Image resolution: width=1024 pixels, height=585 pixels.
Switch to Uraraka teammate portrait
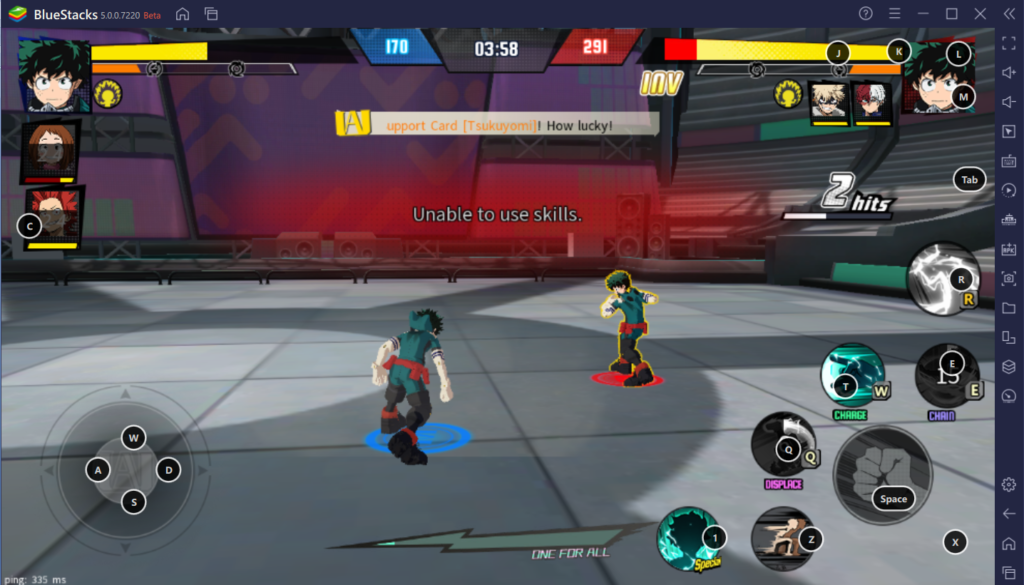click(x=48, y=149)
